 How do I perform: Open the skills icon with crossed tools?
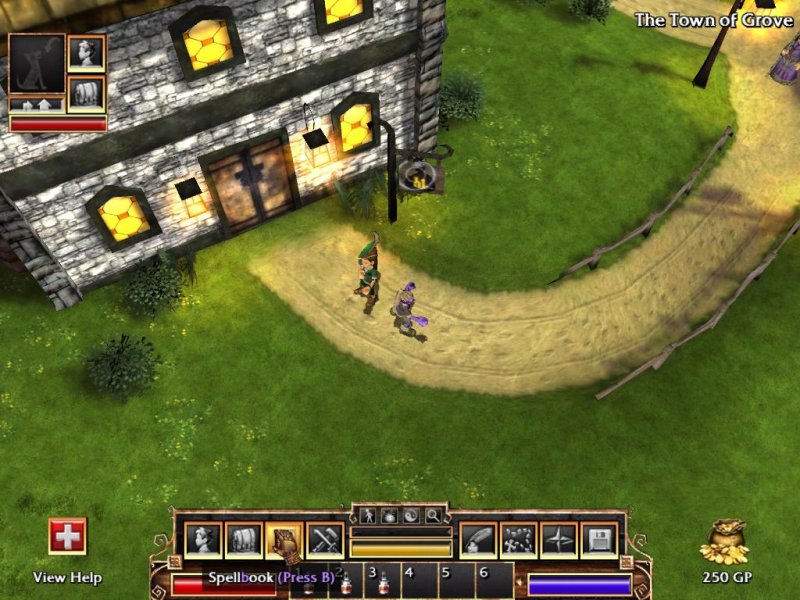click(x=325, y=541)
